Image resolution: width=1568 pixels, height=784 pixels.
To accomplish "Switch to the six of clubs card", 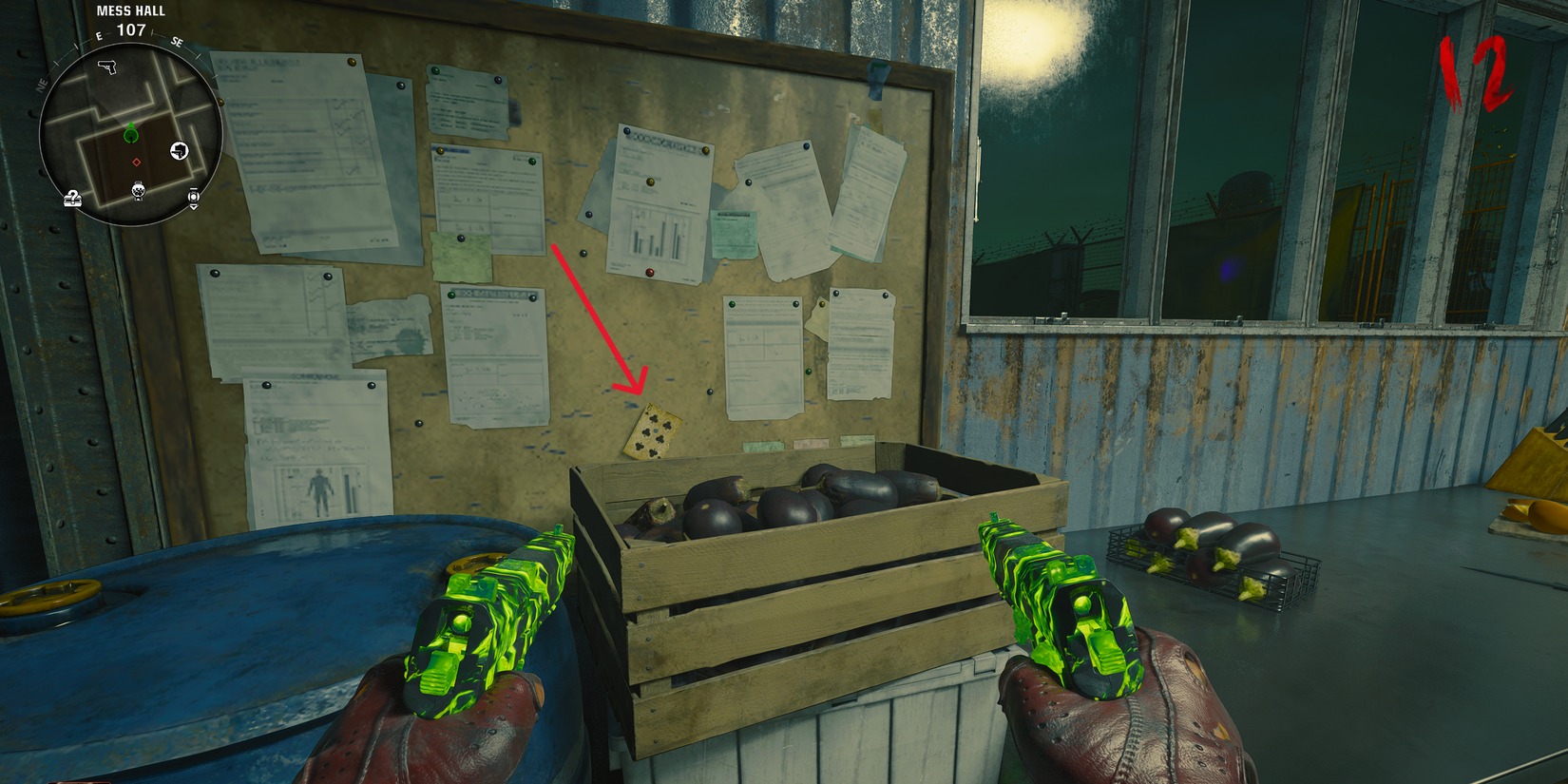I will [x=653, y=430].
